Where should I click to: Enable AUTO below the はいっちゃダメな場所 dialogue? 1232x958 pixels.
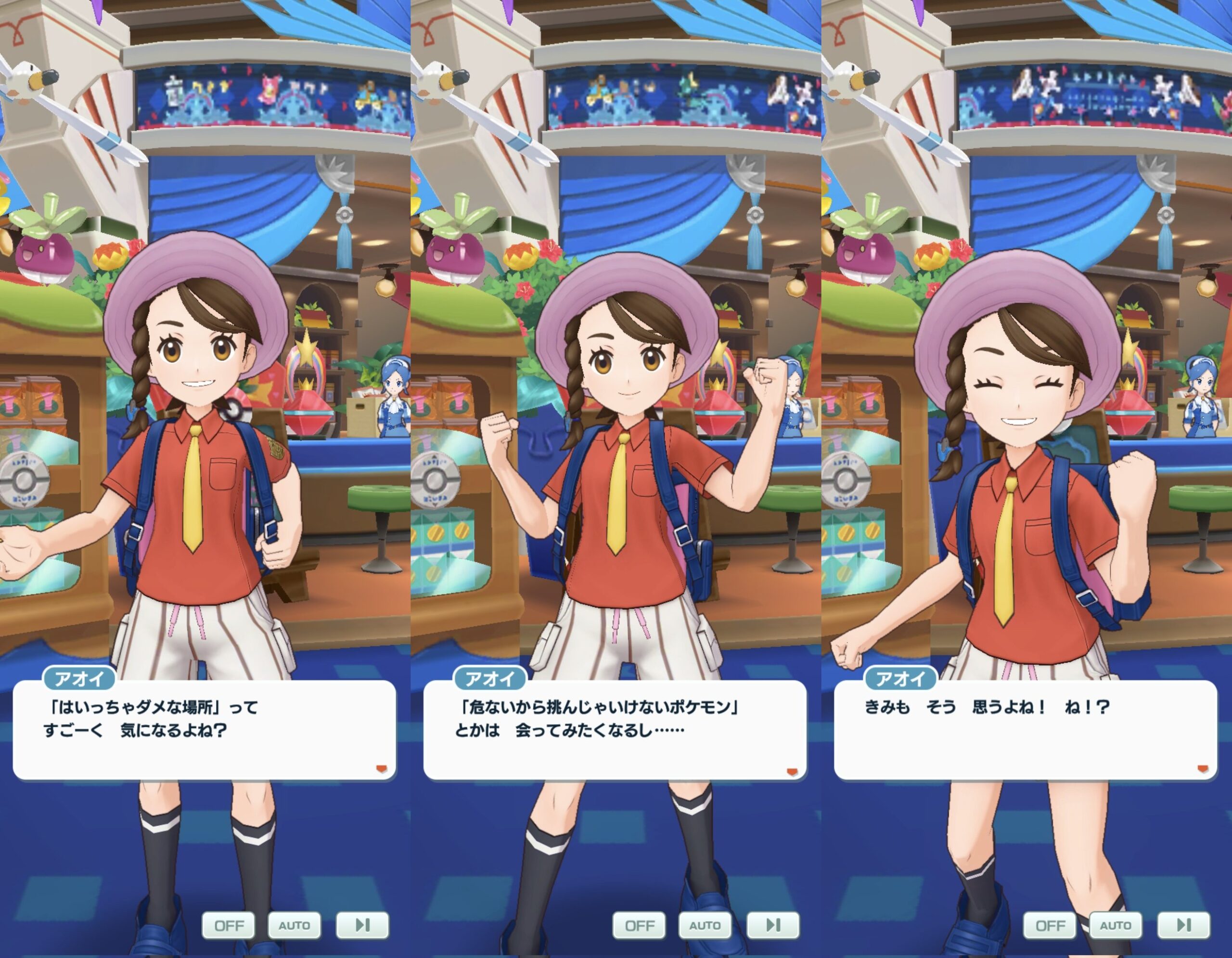coord(294,925)
